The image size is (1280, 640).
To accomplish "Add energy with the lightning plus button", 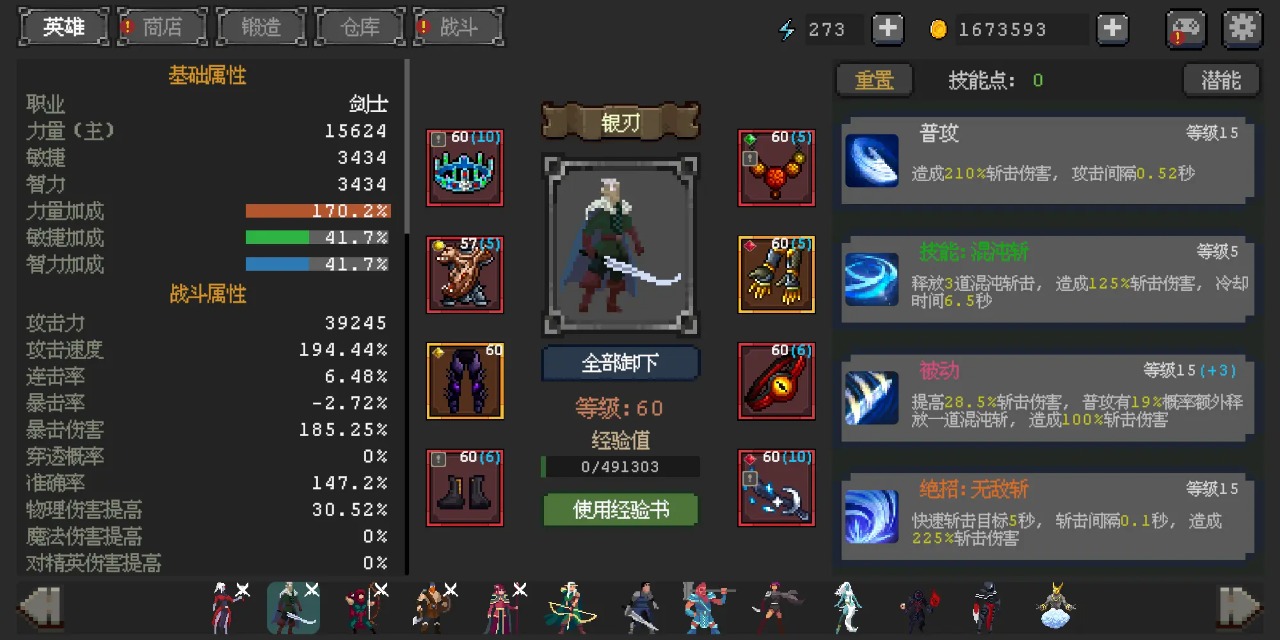I will (887, 29).
